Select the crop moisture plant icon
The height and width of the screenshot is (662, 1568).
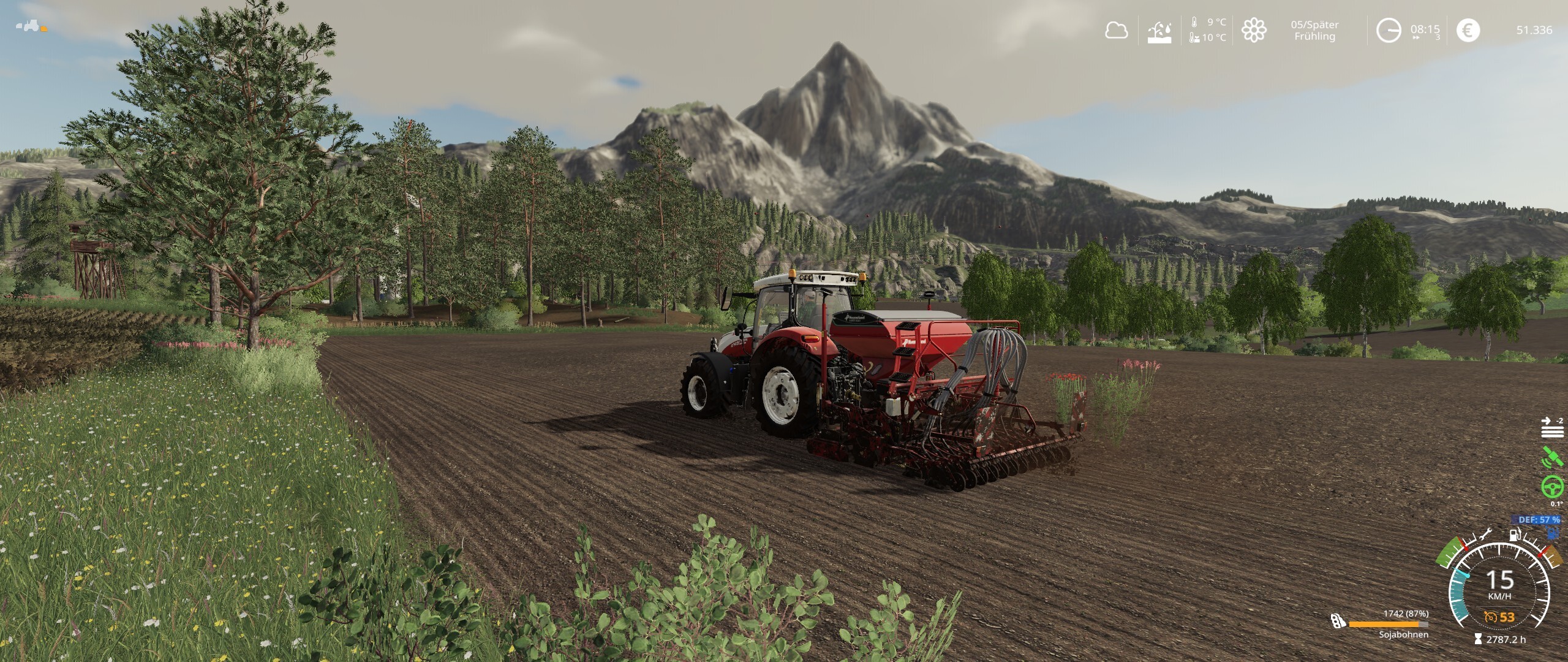click(x=1159, y=31)
